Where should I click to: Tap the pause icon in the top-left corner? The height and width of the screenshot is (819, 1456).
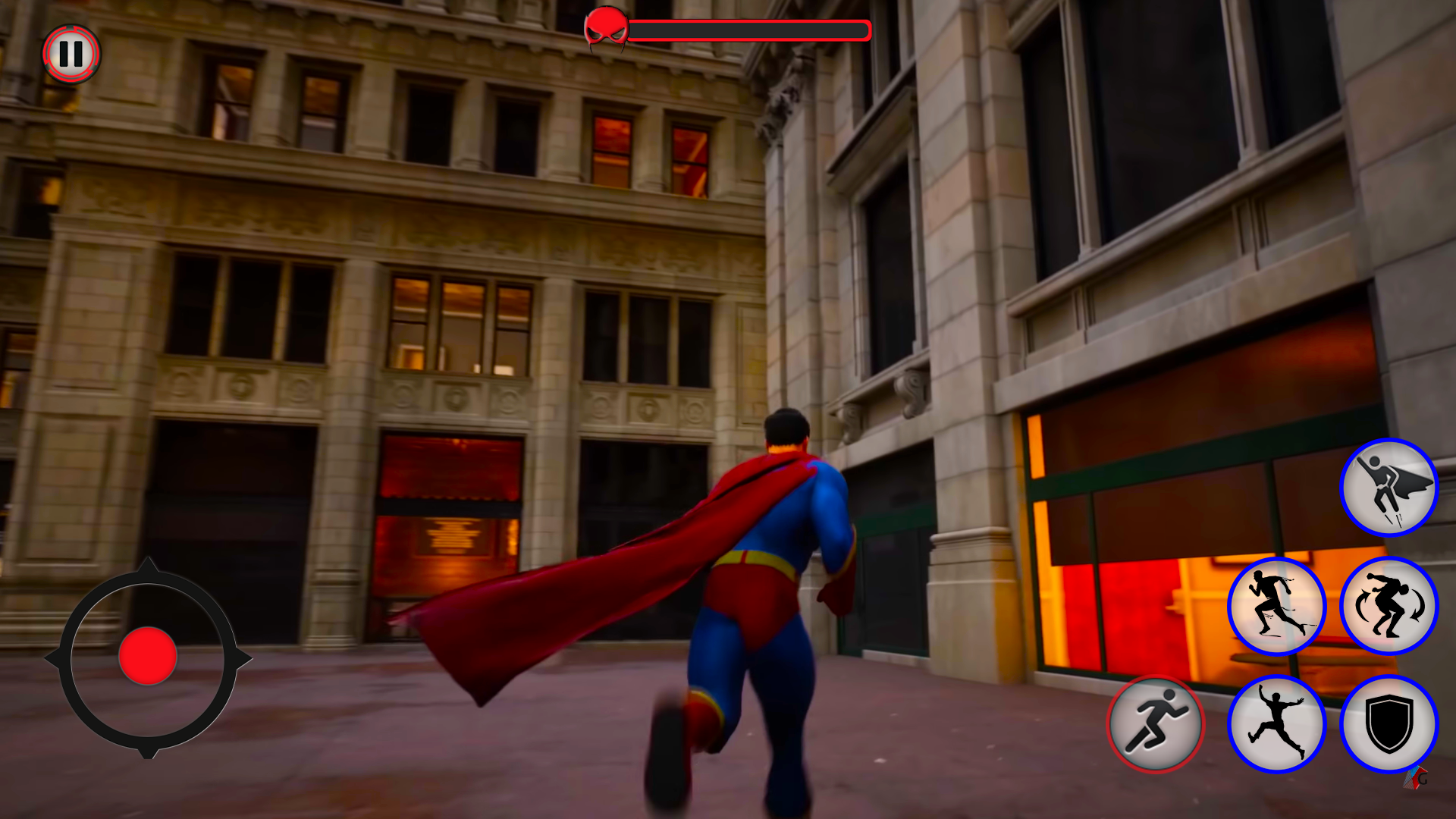[x=71, y=53]
